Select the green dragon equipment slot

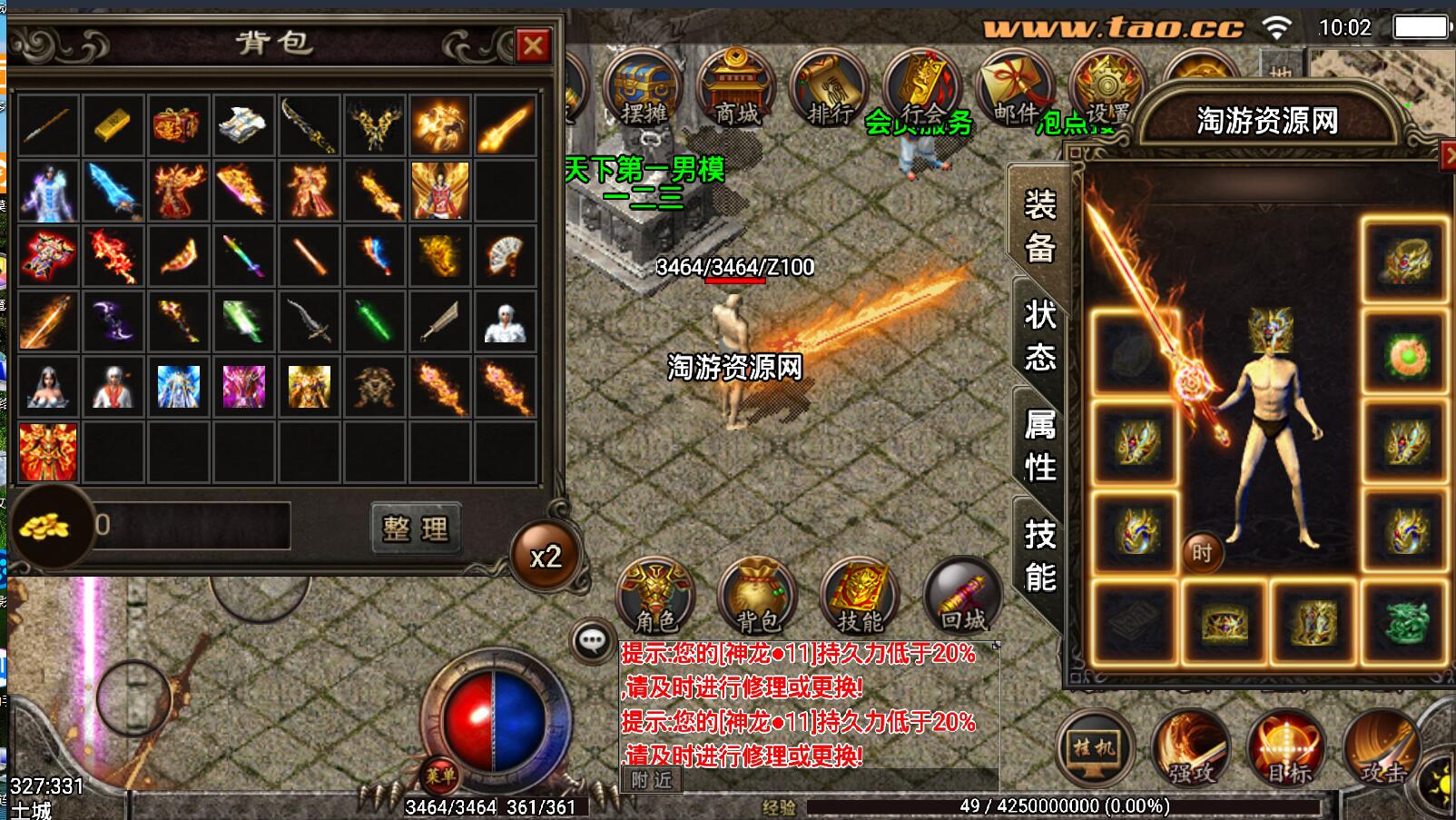click(1404, 622)
